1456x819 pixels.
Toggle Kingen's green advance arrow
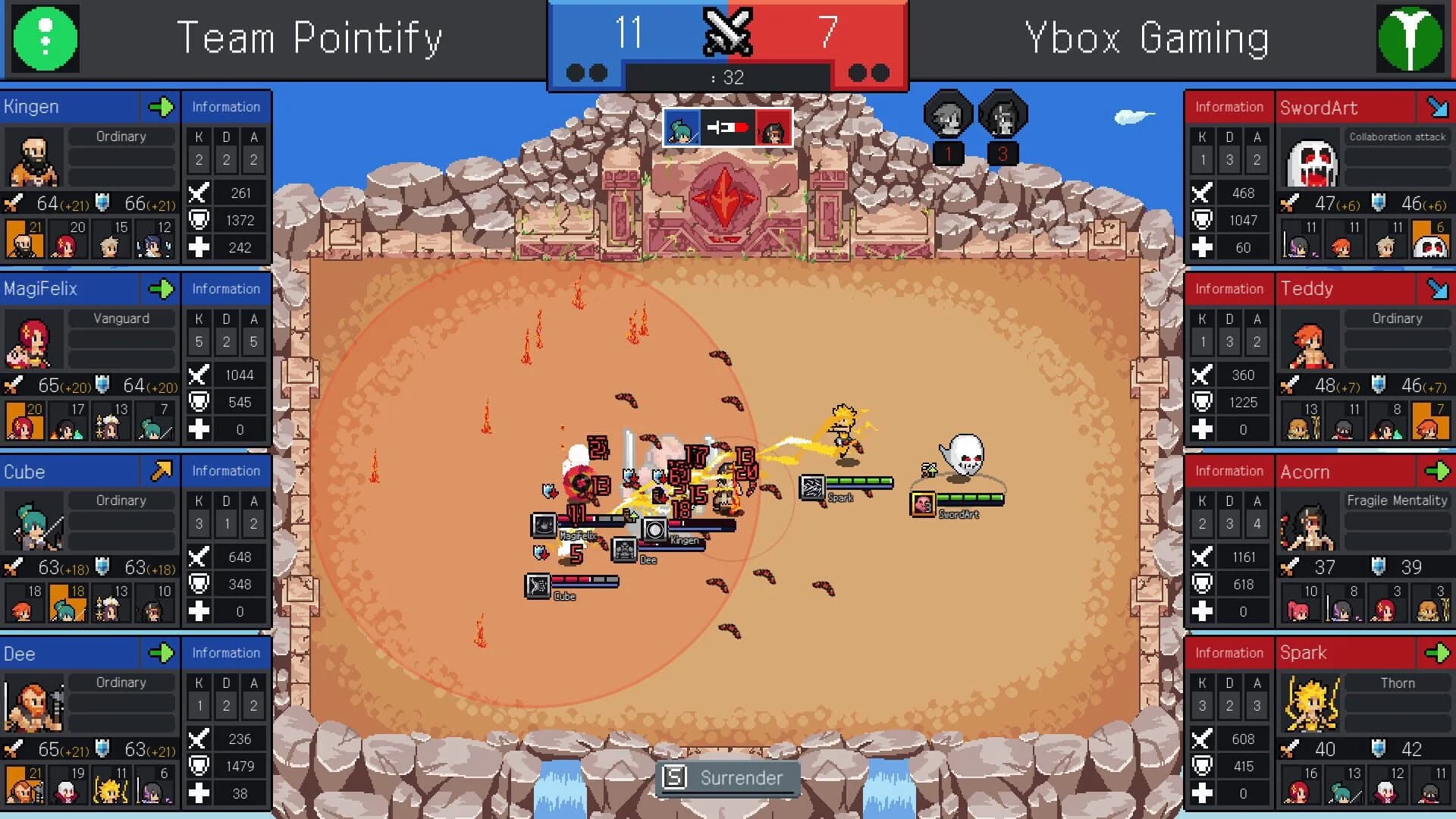tap(162, 107)
